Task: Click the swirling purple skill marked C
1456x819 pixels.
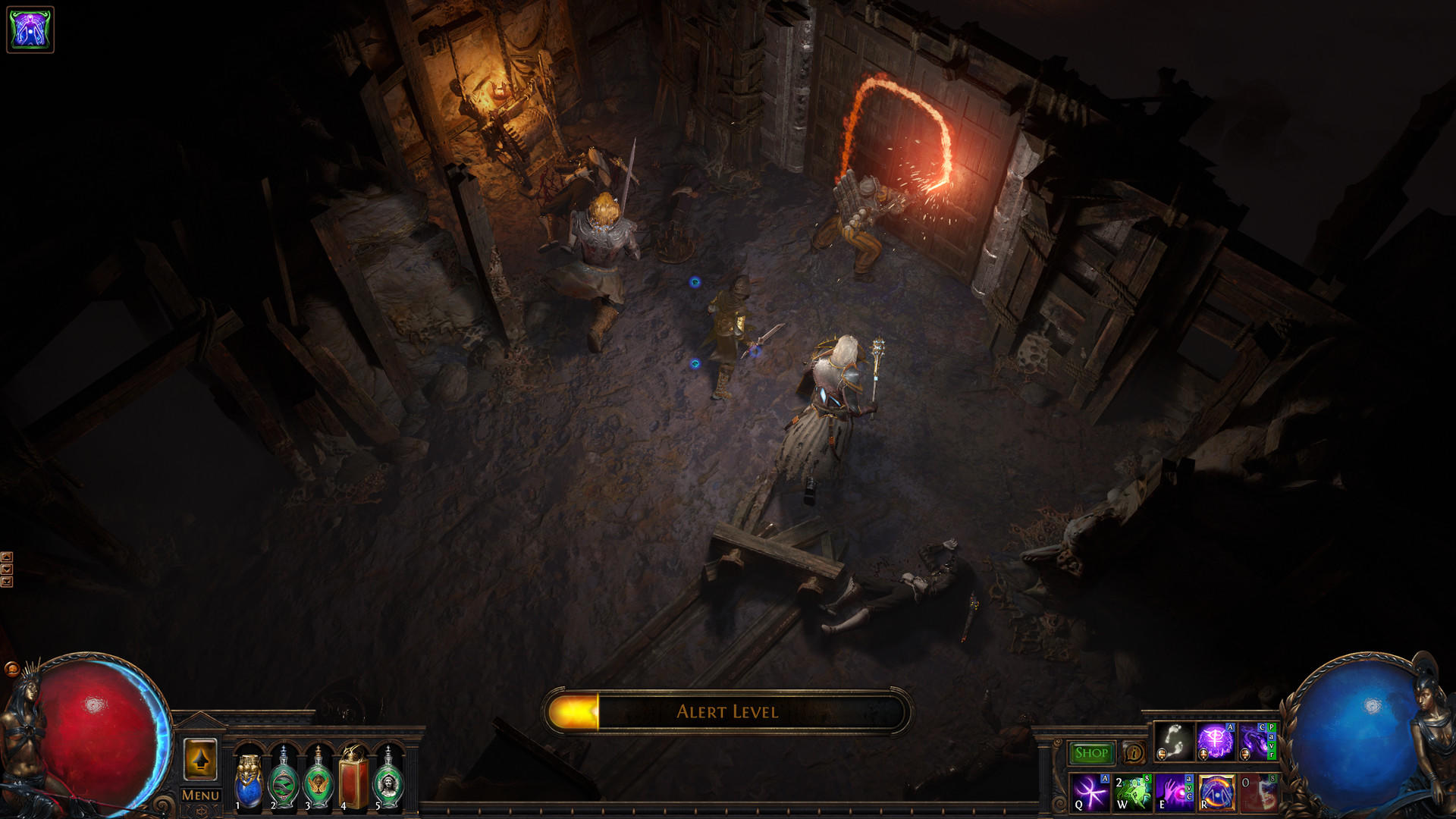Action: pyautogui.click(x=1256, y=743)
